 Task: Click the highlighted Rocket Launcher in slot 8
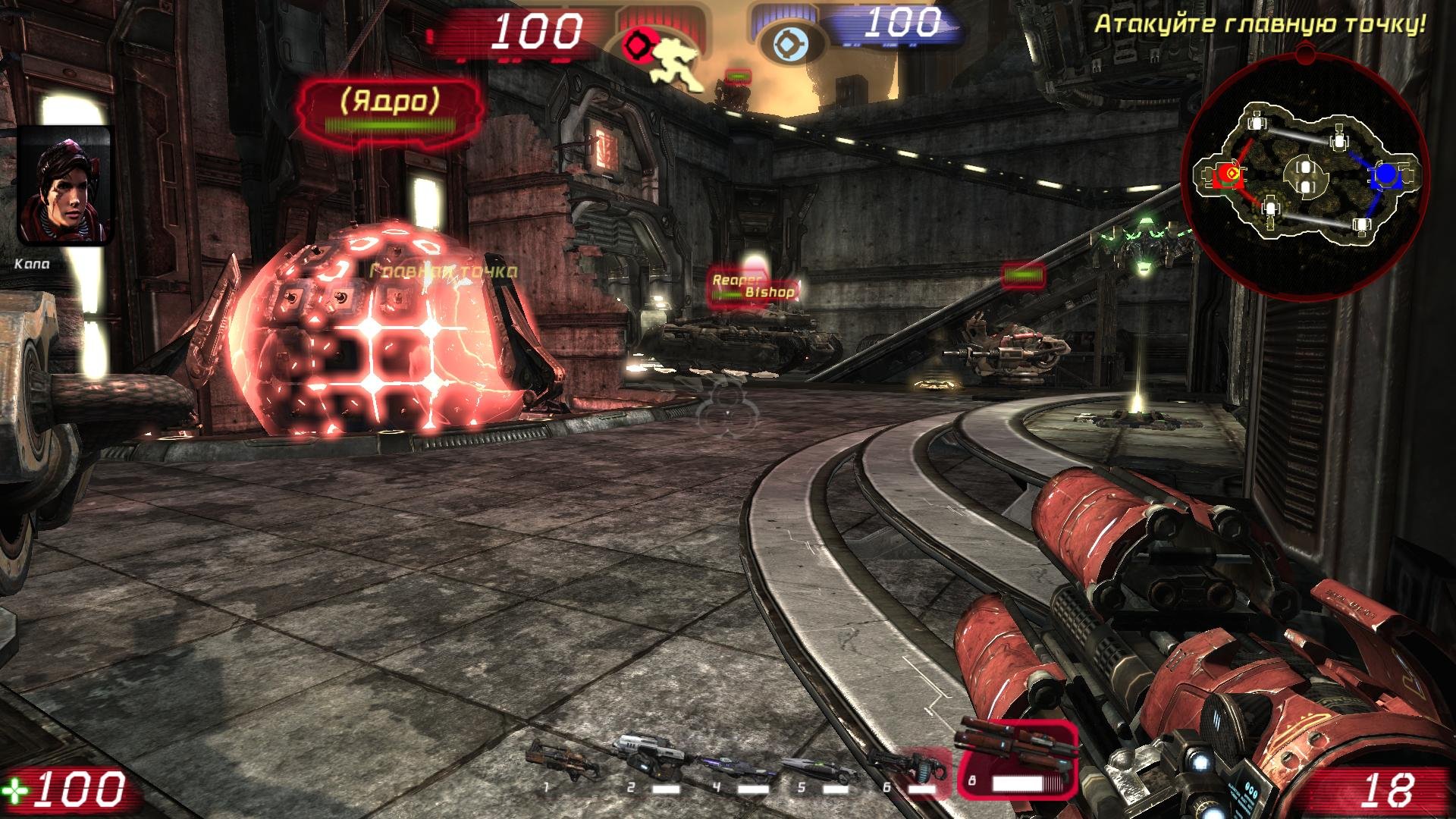click(1017, 759)
